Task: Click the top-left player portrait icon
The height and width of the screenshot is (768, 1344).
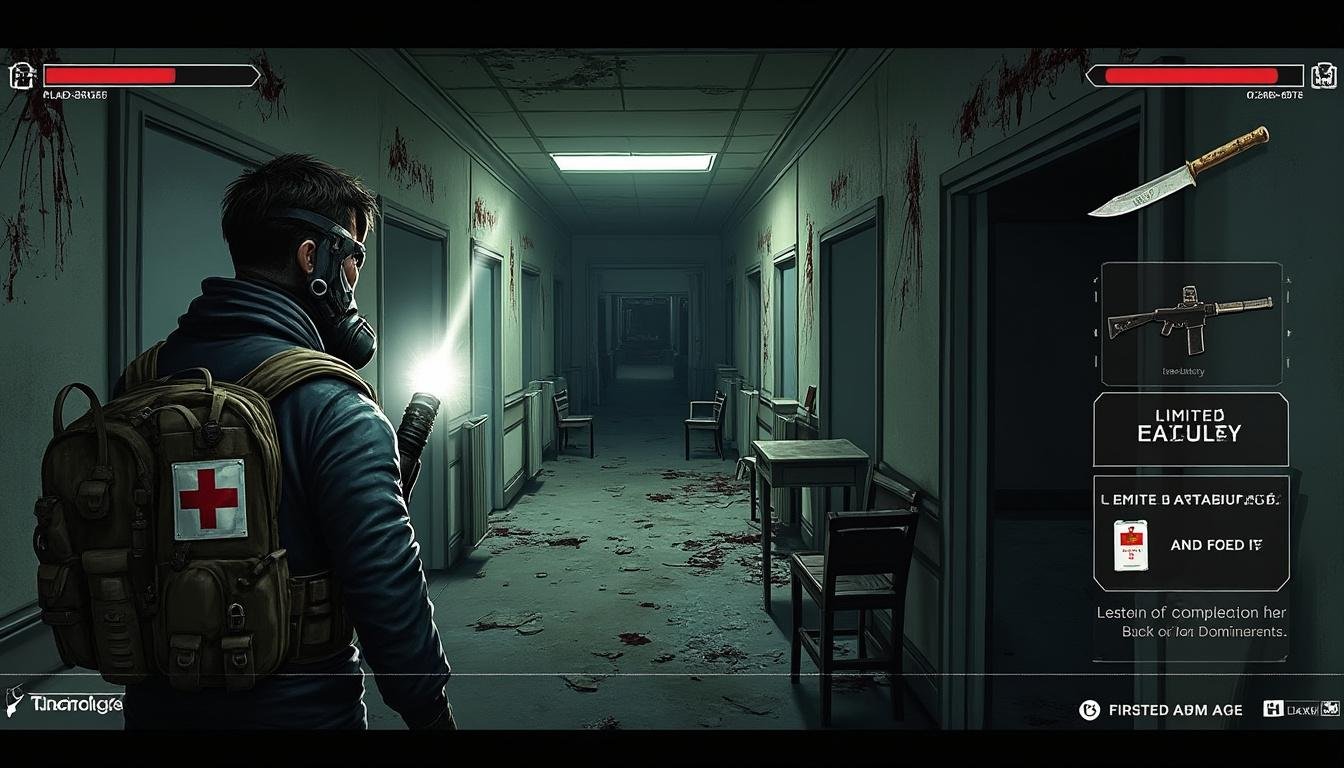Action: coord(21,76)
